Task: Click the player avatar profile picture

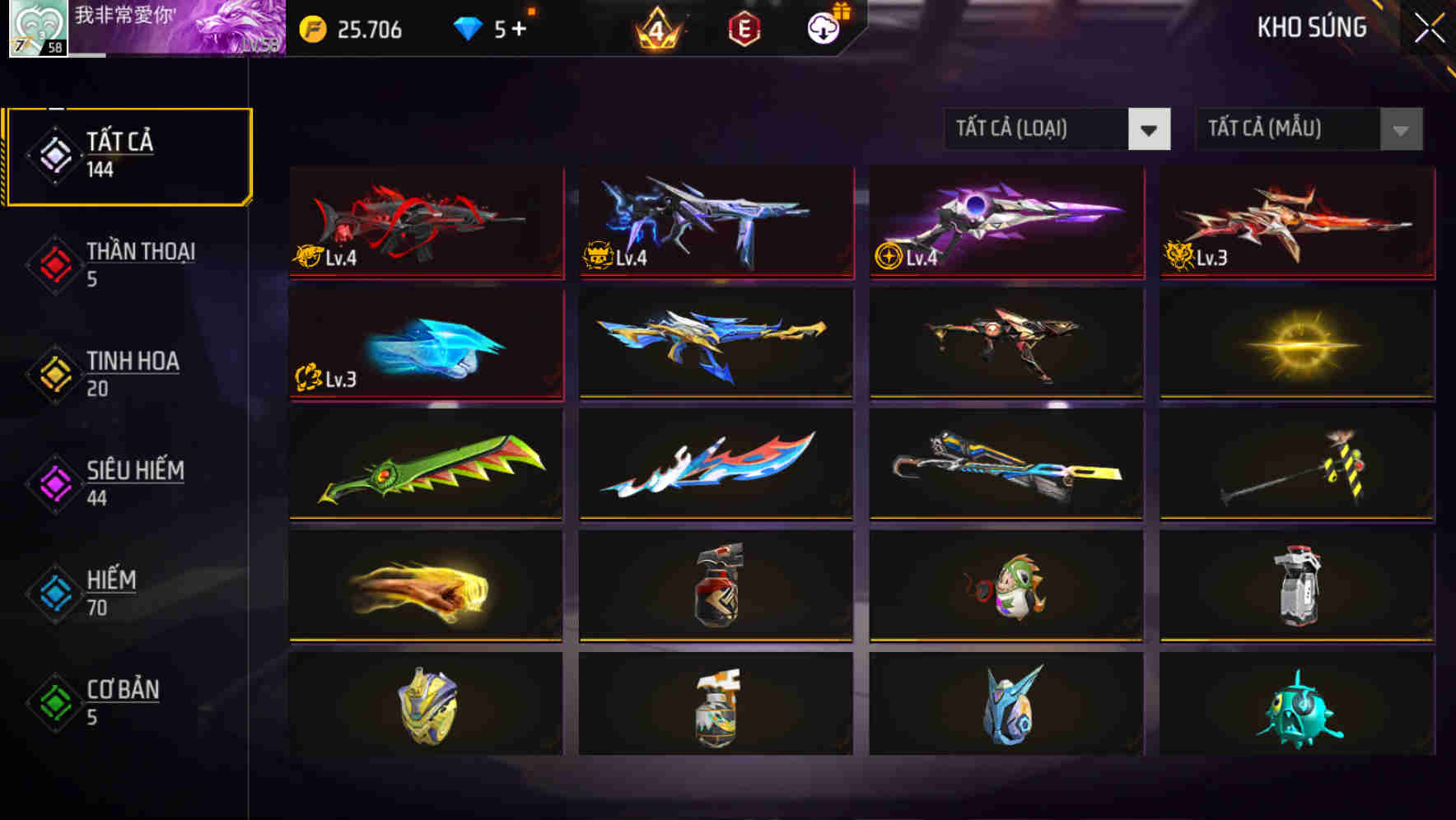Action: (x=35, y=27)
